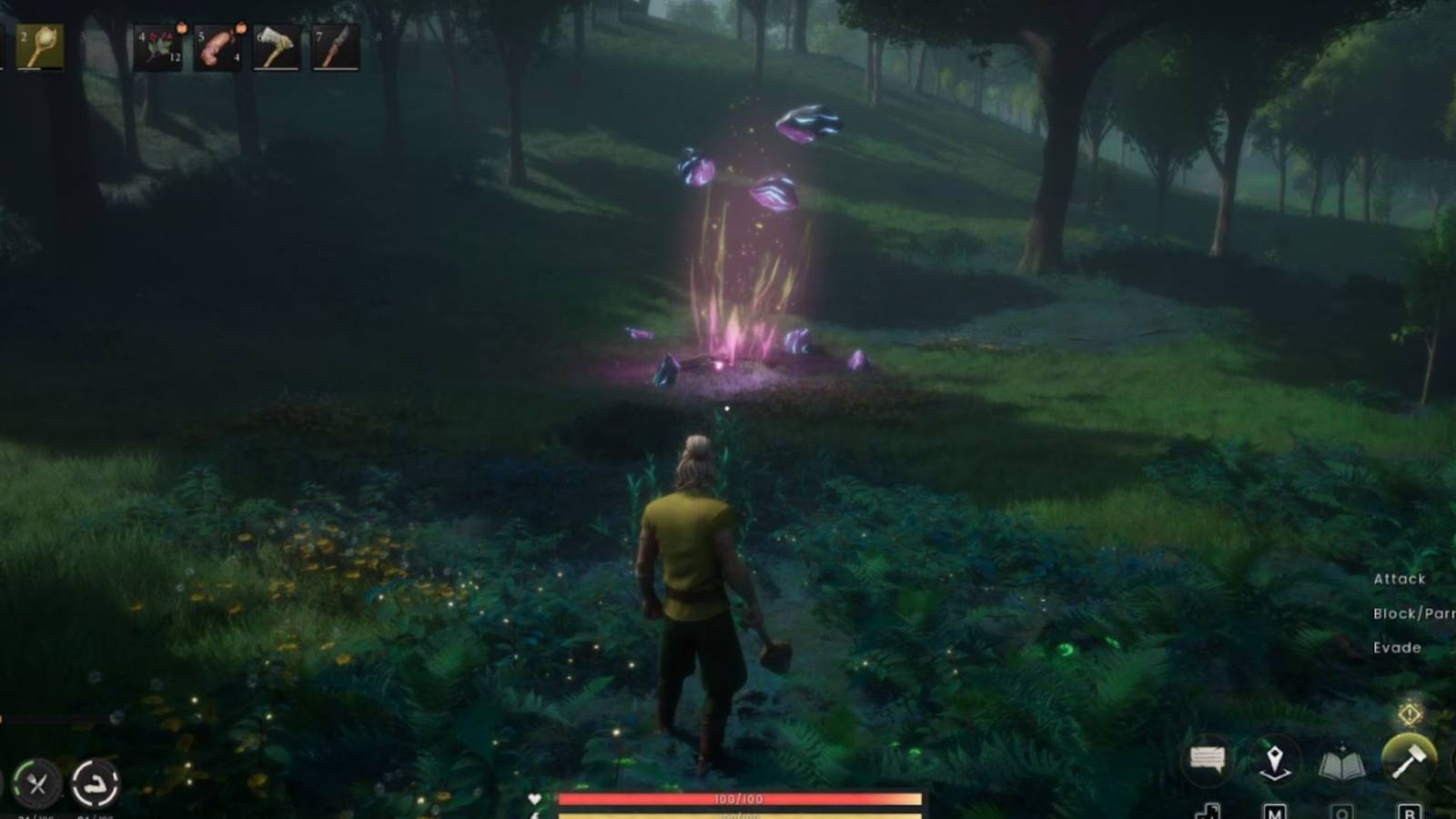
Task: Toggle the burn marker on the herbs slot
Action: point(181,29)
